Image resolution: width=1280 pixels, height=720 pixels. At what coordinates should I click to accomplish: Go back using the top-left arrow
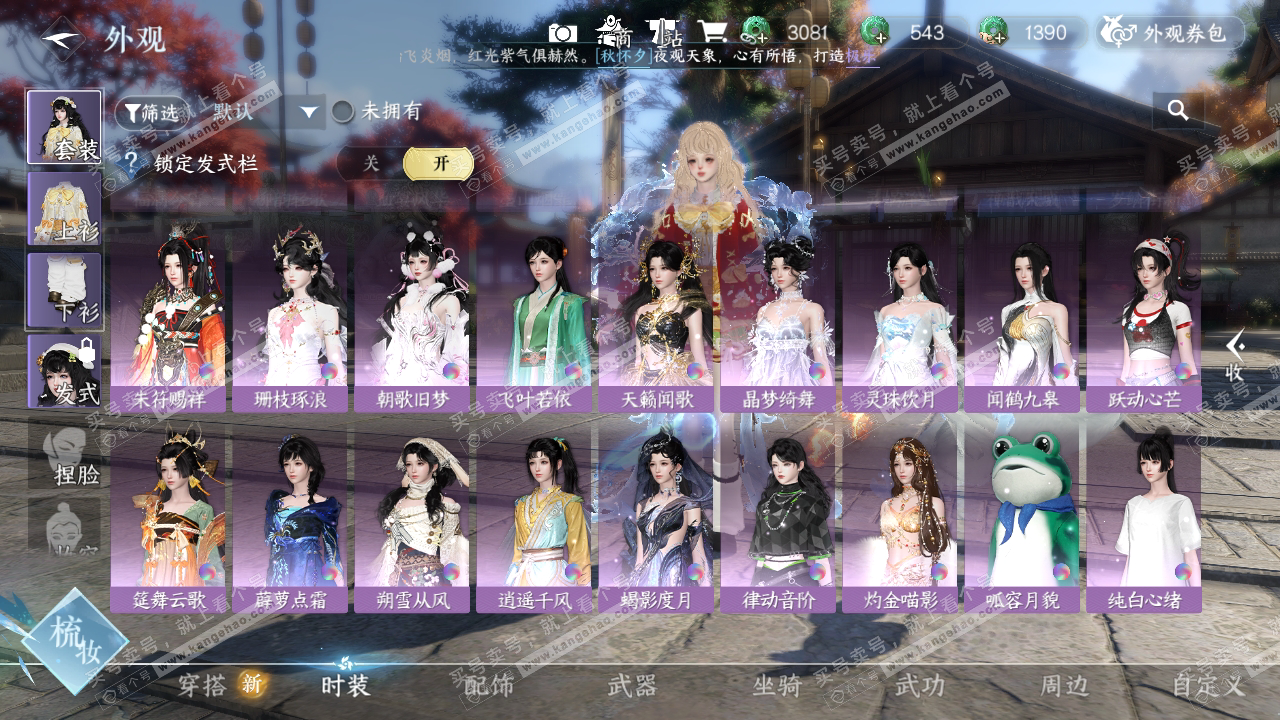tap(61, 38)
